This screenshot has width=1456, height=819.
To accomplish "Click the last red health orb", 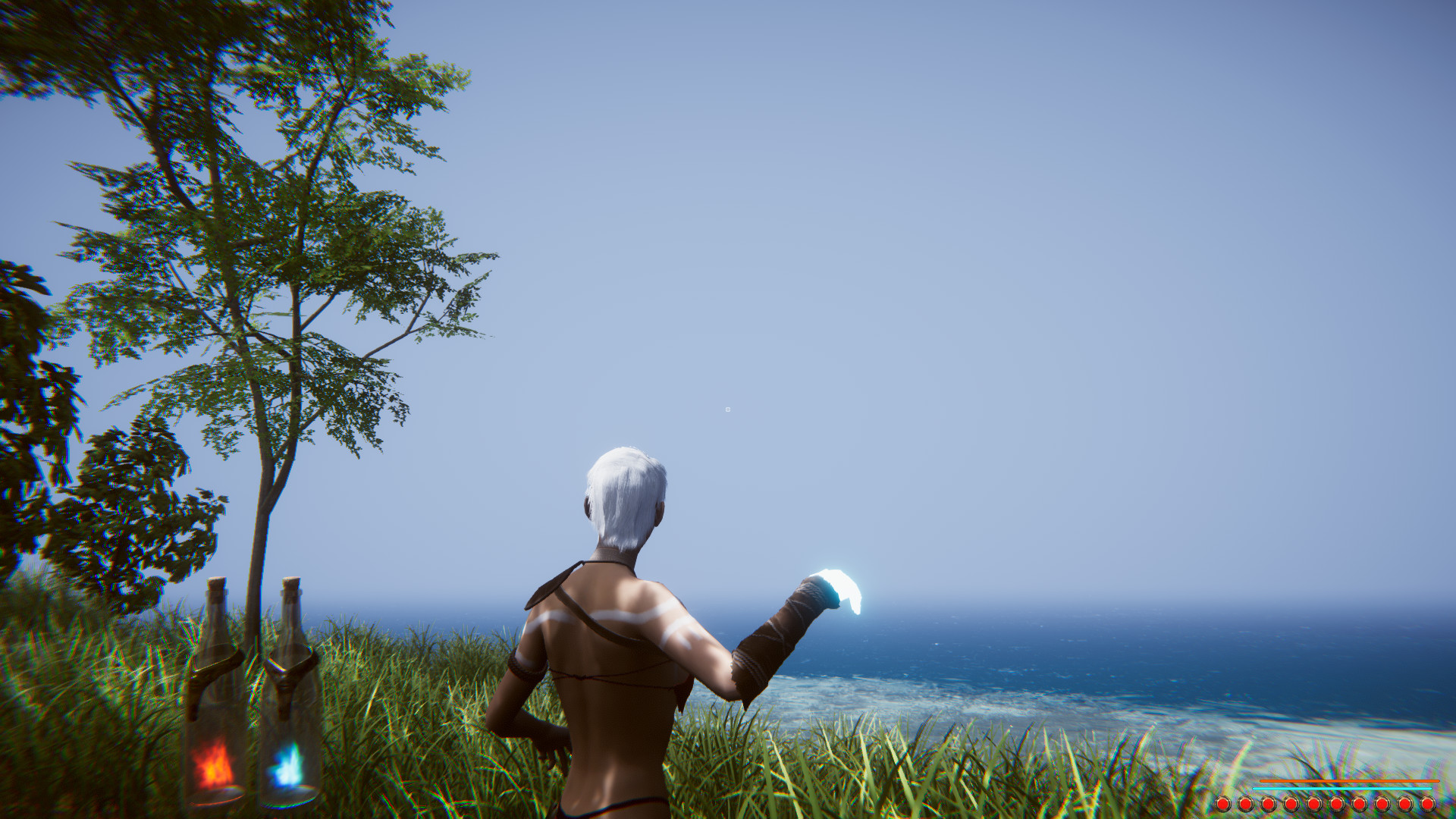I will pyautogui.click(x=1426, y=803).
